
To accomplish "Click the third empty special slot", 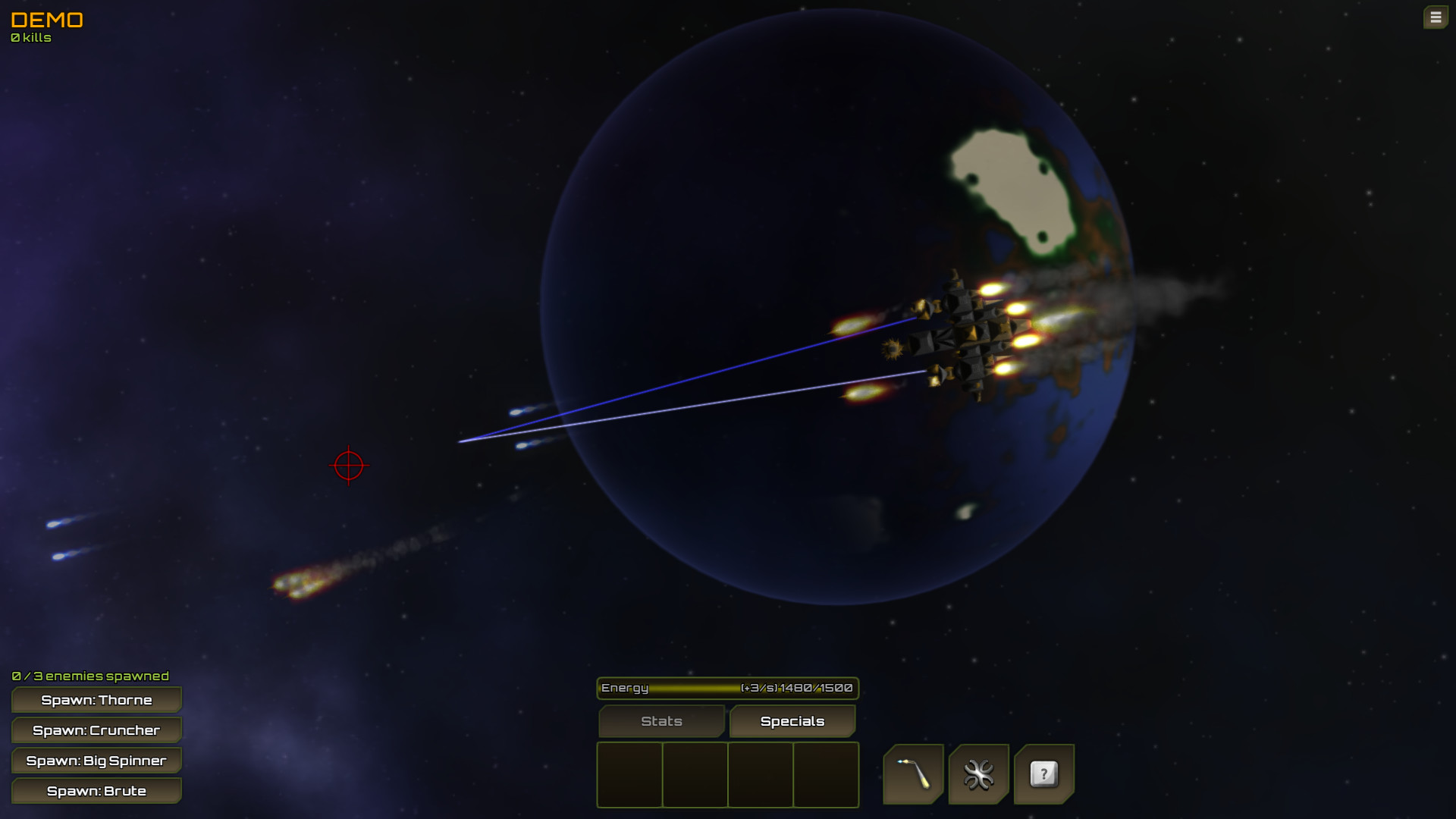I will pyautogui.click(x=760, y=775).
